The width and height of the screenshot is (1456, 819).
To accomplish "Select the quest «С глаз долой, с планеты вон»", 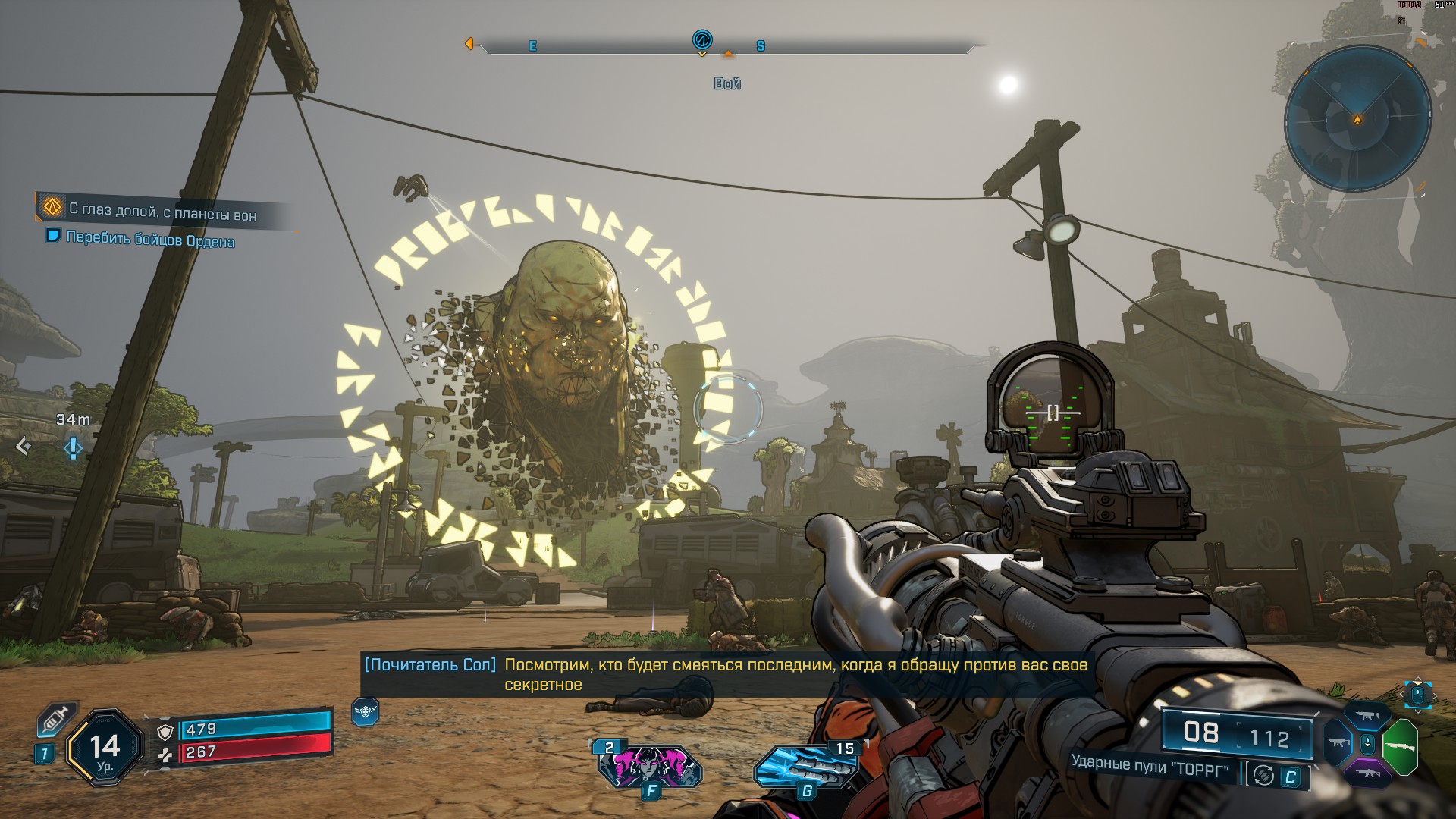I will tap(162, 211).
